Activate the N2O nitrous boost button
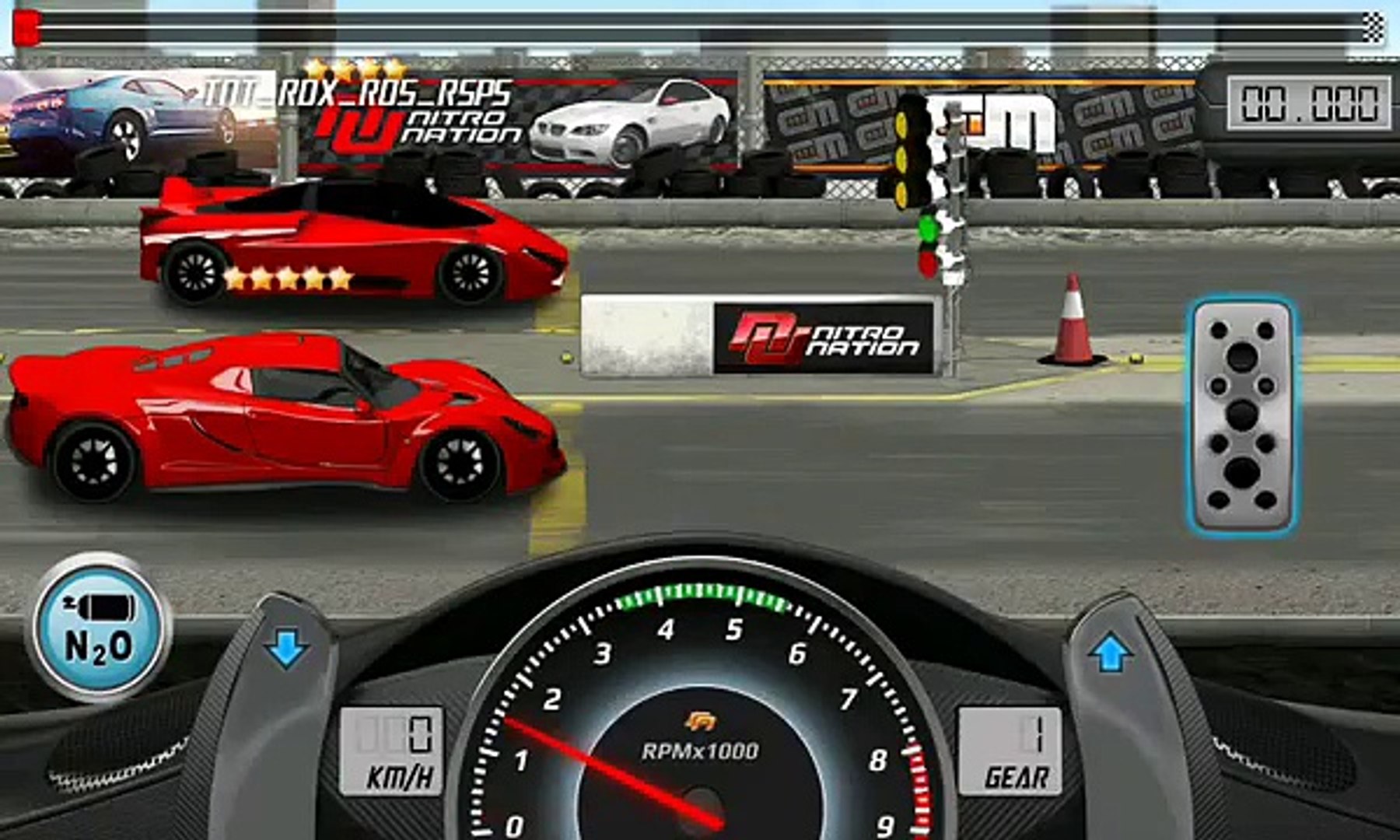This screenshot has width=1400, height=840. click(x=99, y=627)
